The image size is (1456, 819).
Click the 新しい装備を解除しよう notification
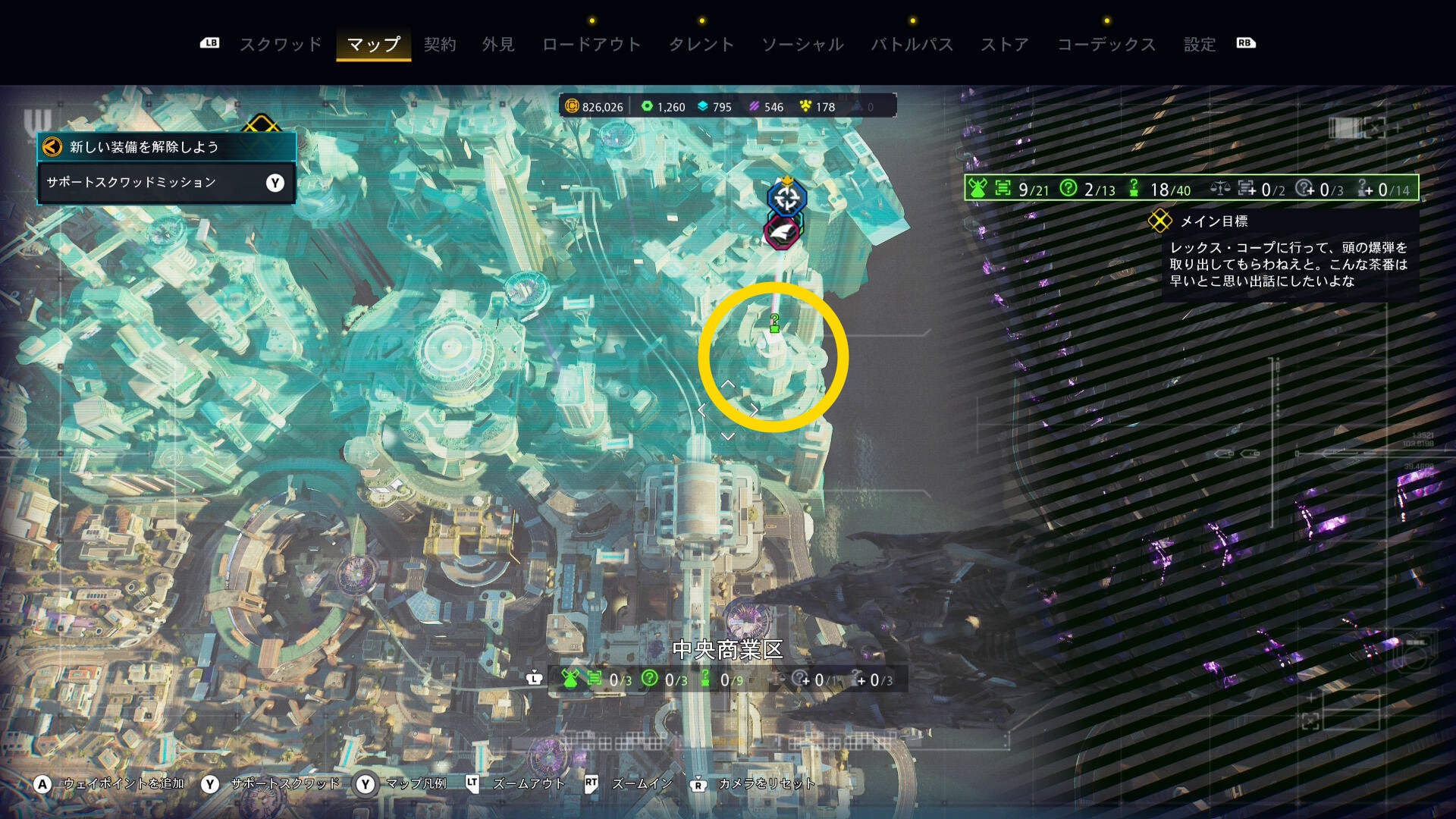coord(166,147)
